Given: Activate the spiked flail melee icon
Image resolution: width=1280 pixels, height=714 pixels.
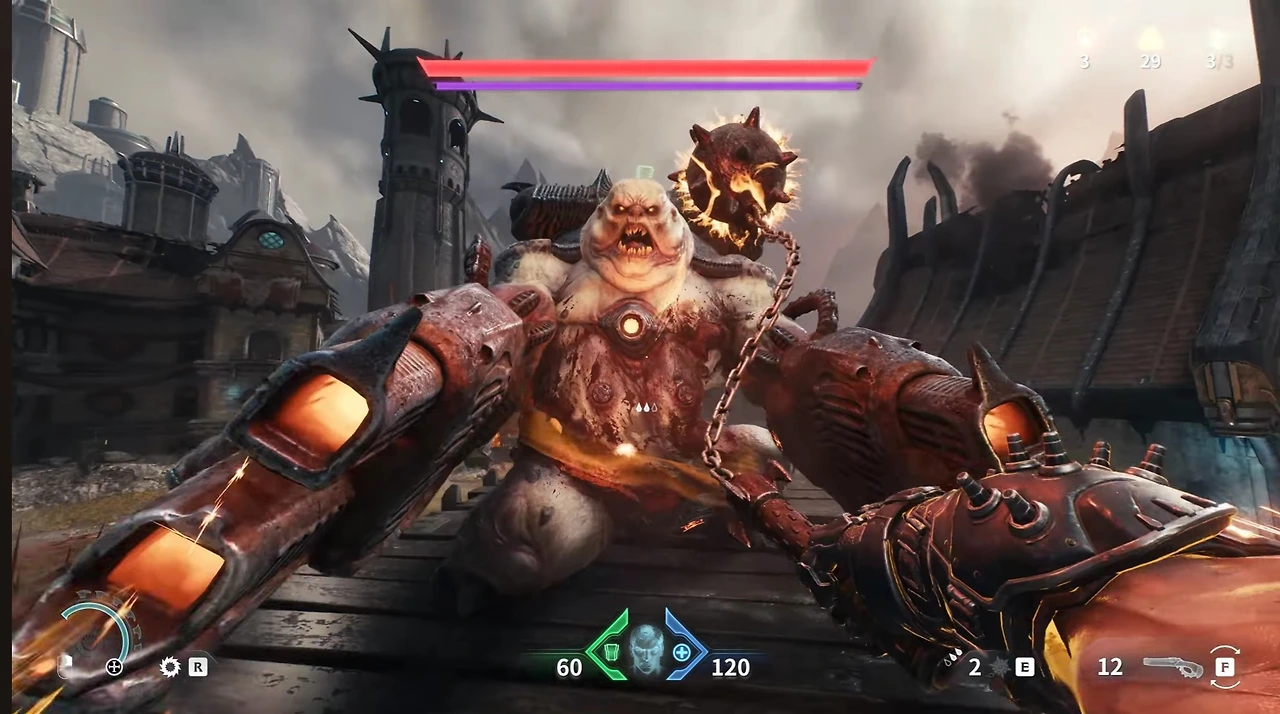Looking at the screenshot, I should [x=998, y=667].
